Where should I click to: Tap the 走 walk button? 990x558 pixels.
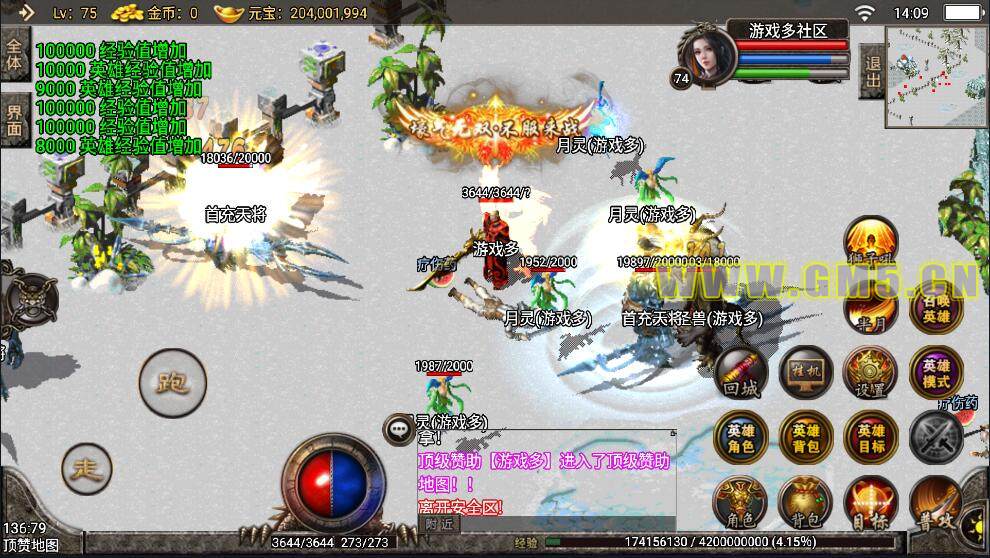tap(87, 467)
